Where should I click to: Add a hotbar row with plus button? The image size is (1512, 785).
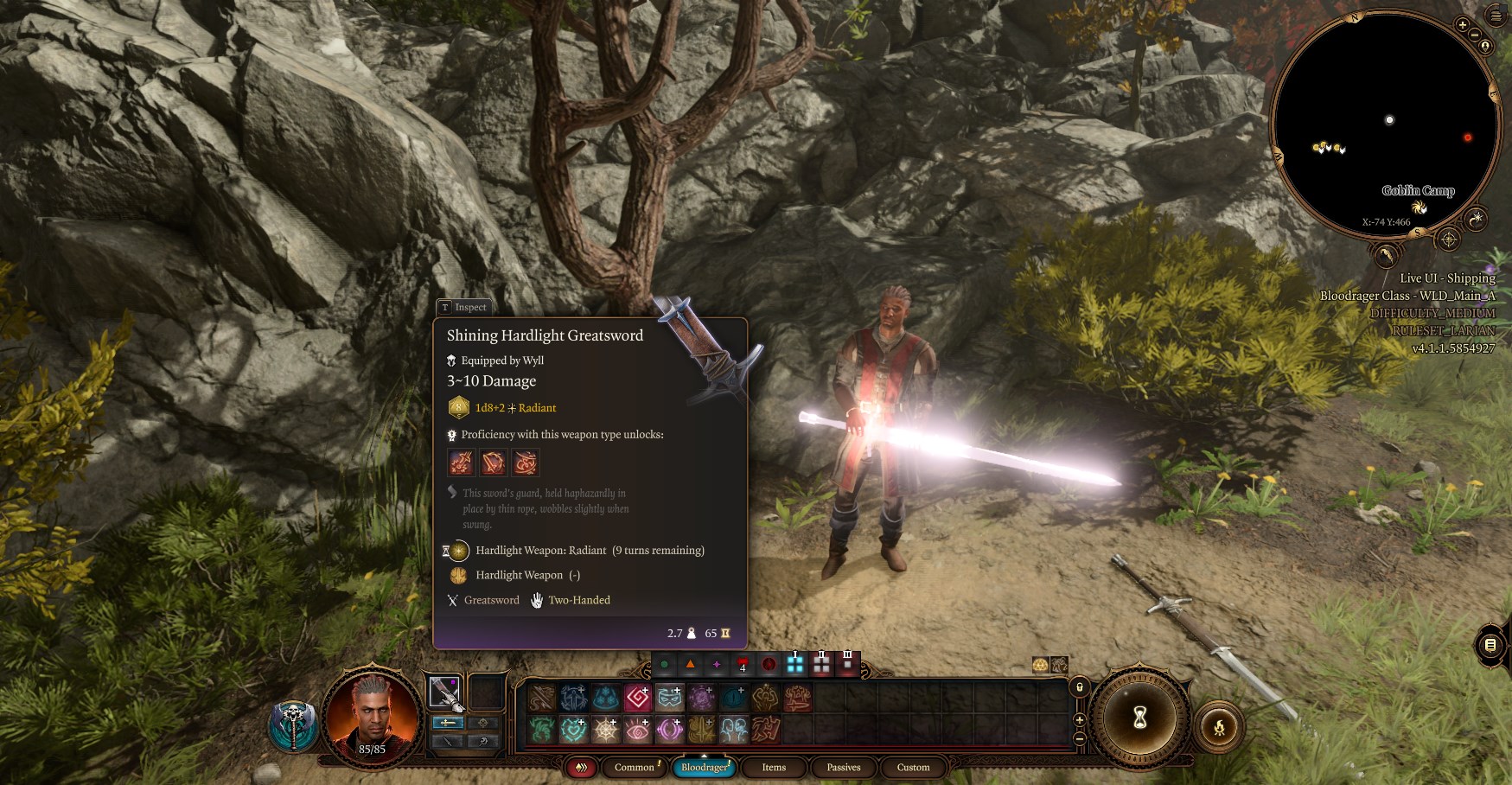click(x=1079, y=720)
